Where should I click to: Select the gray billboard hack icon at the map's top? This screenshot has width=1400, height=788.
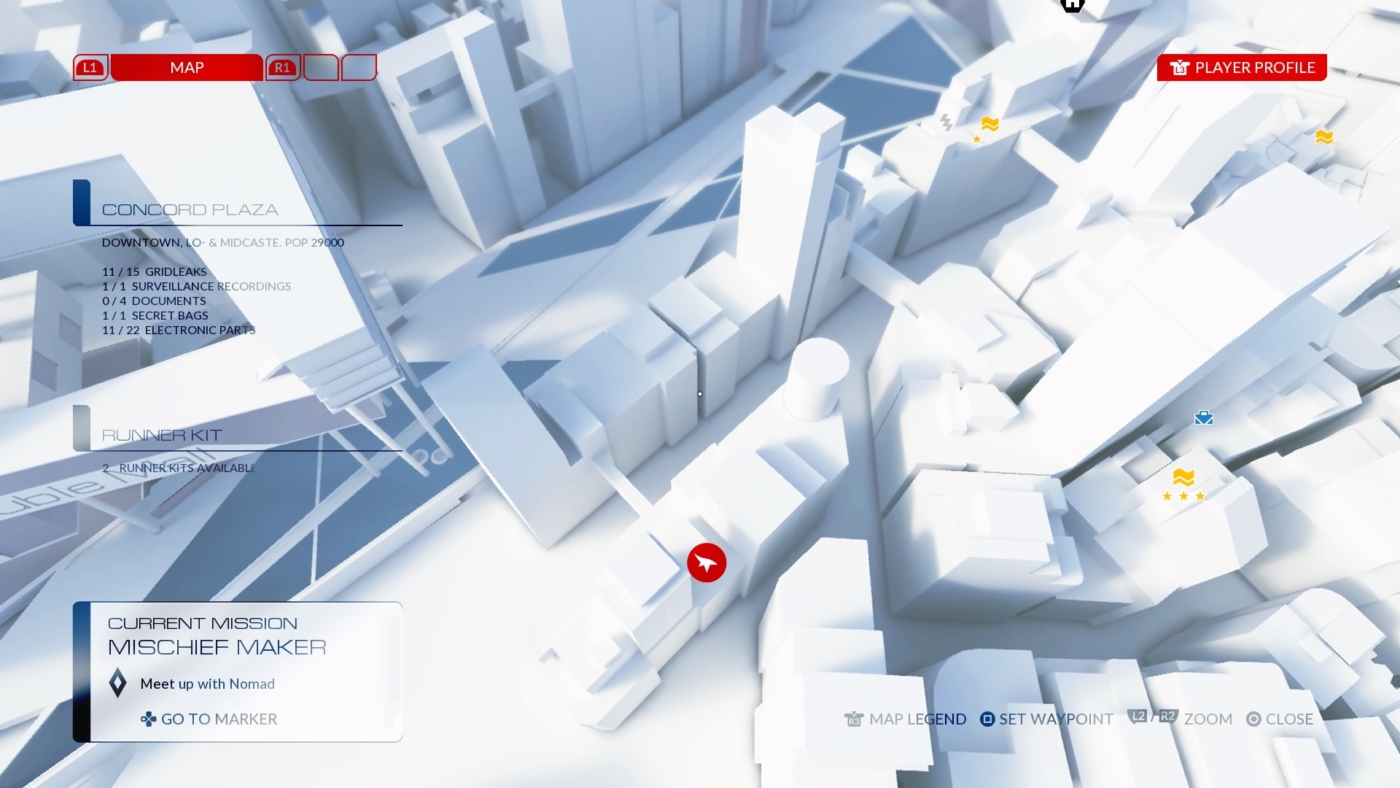pos(945,121)
